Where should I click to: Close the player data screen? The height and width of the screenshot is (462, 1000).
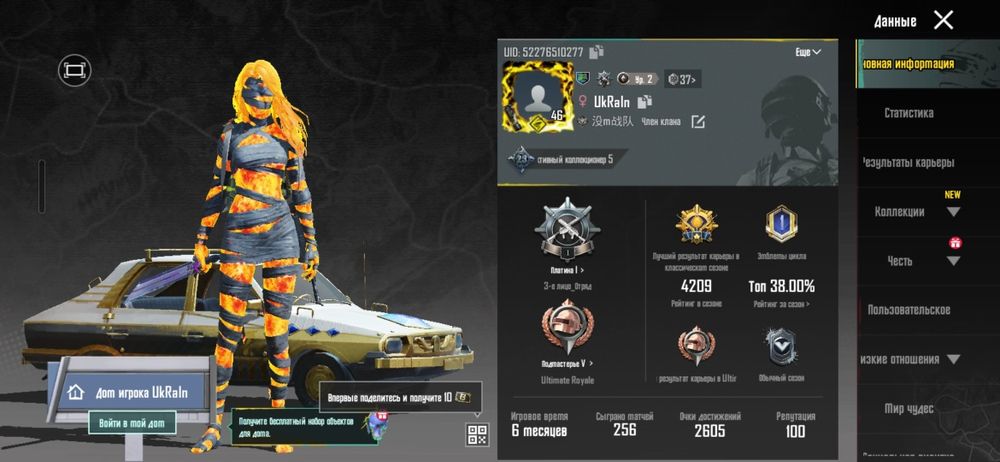click(943, 20)
